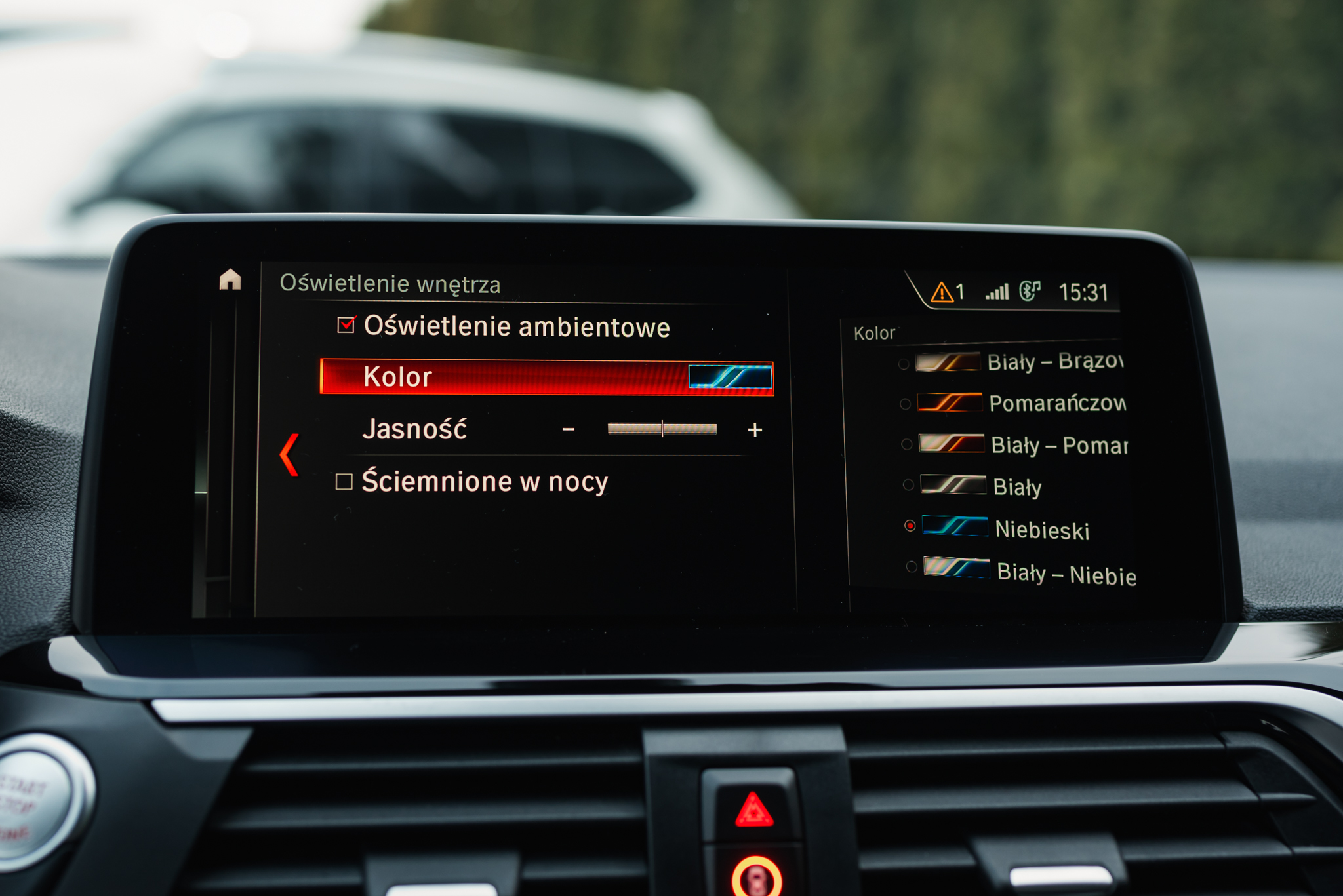Enable the Ściemnione w nocy checkbox
This screenshot has width=1343, height=896.
[x=344, y=482]
